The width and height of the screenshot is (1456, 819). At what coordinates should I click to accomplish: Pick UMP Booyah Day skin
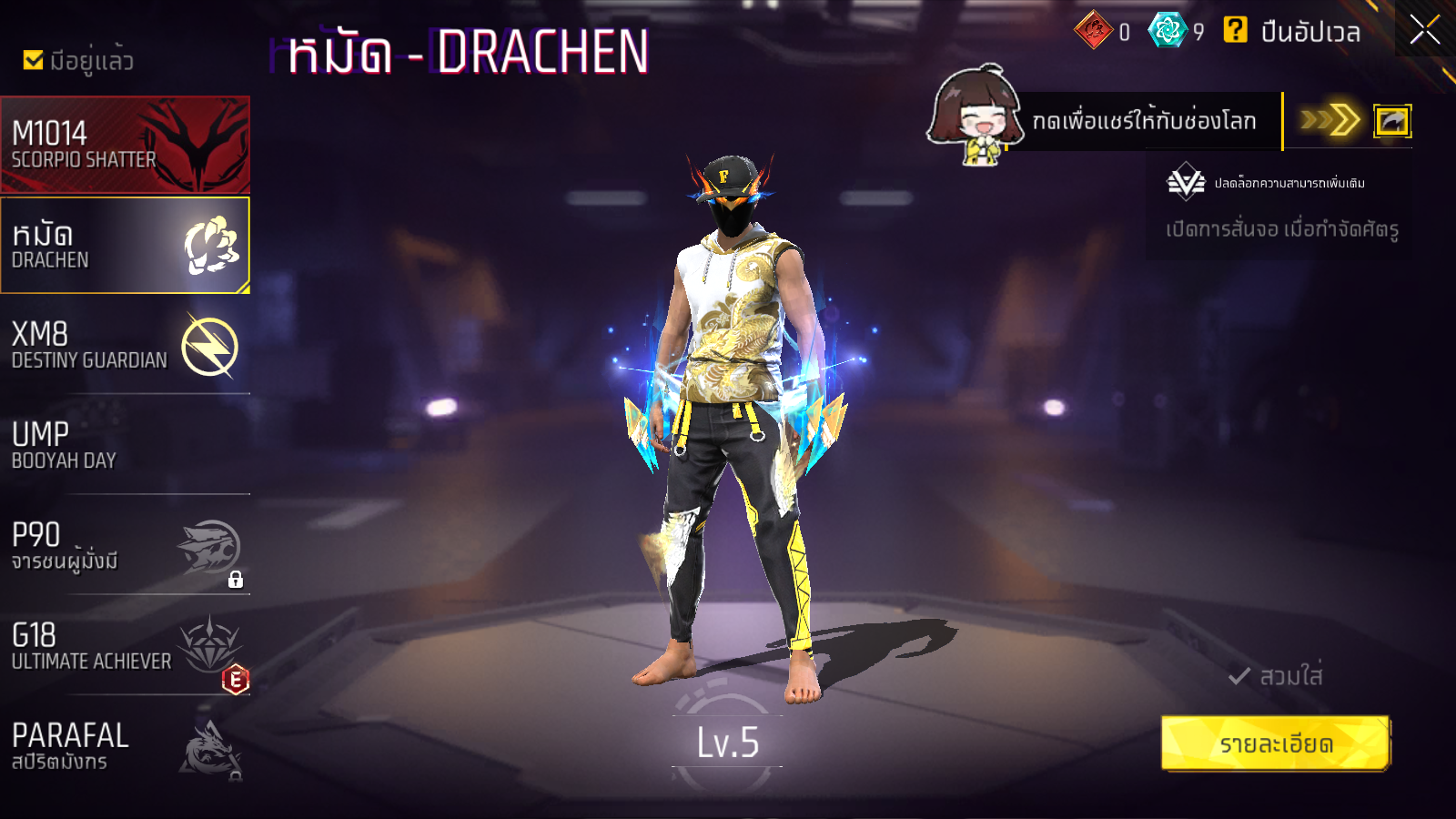click(x=125, y=446)
